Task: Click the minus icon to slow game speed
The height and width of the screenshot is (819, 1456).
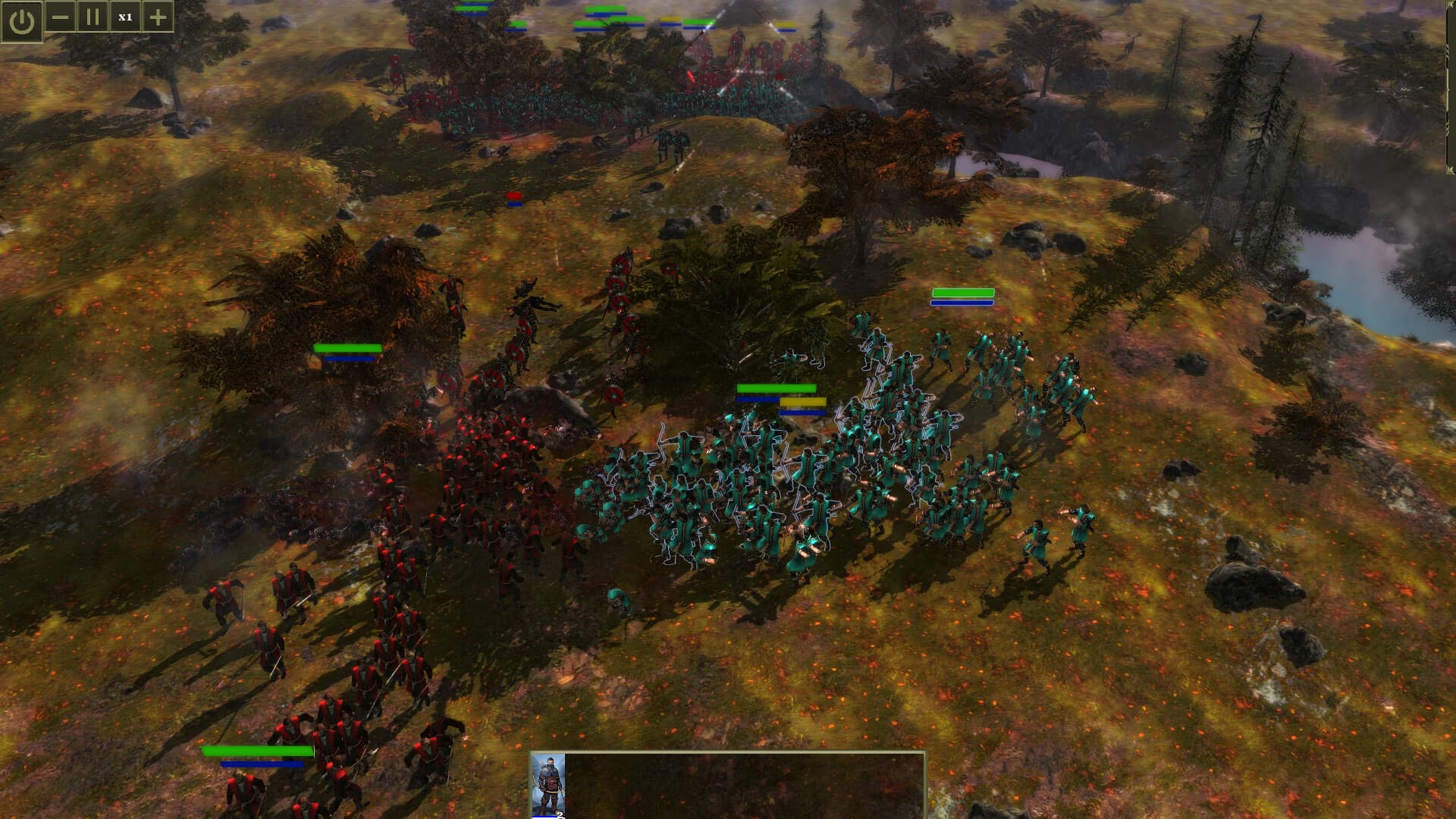Action: pyautogui.click(x=60, y=15)
